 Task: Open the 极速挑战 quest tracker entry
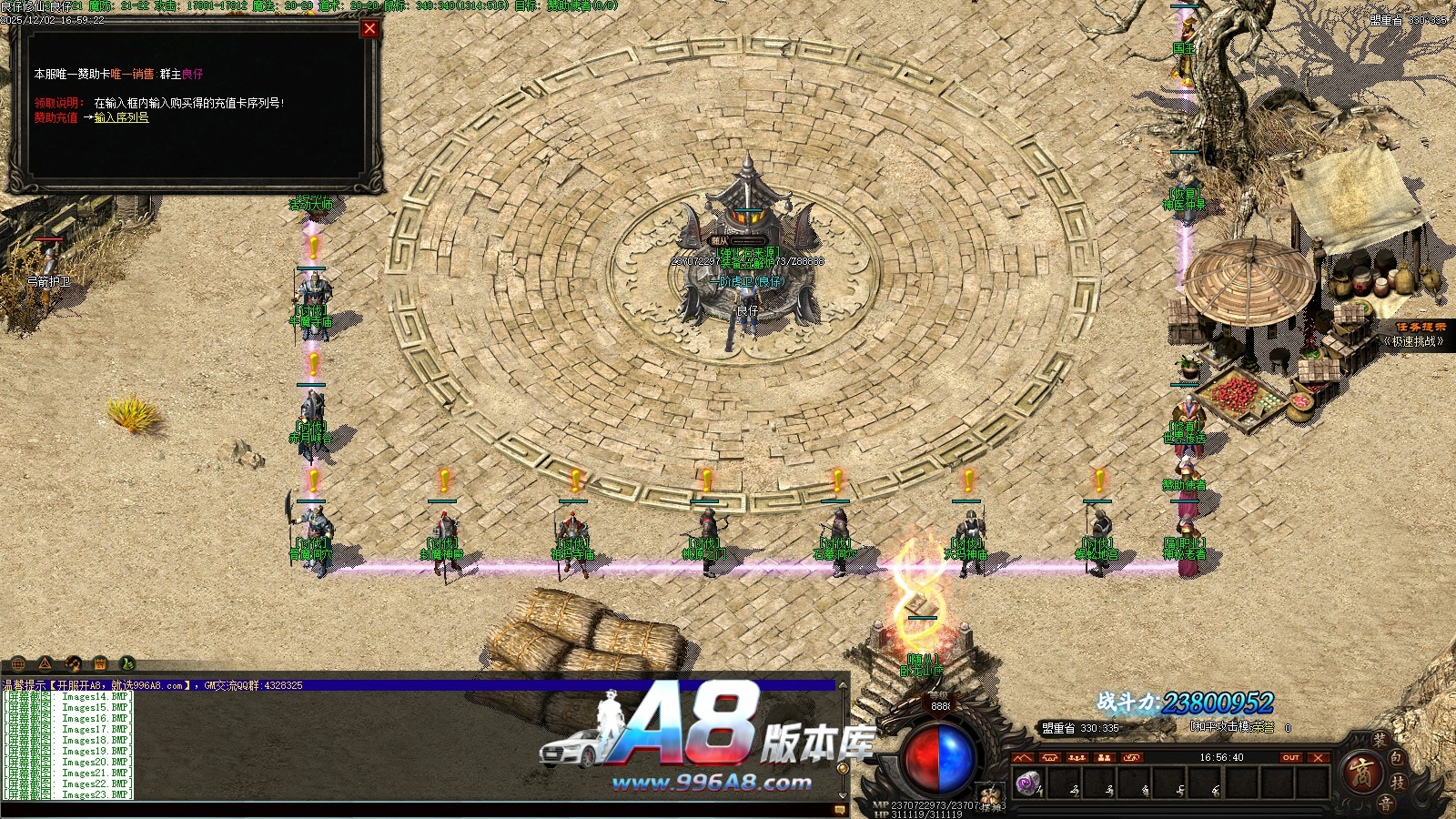point(1413,341)
